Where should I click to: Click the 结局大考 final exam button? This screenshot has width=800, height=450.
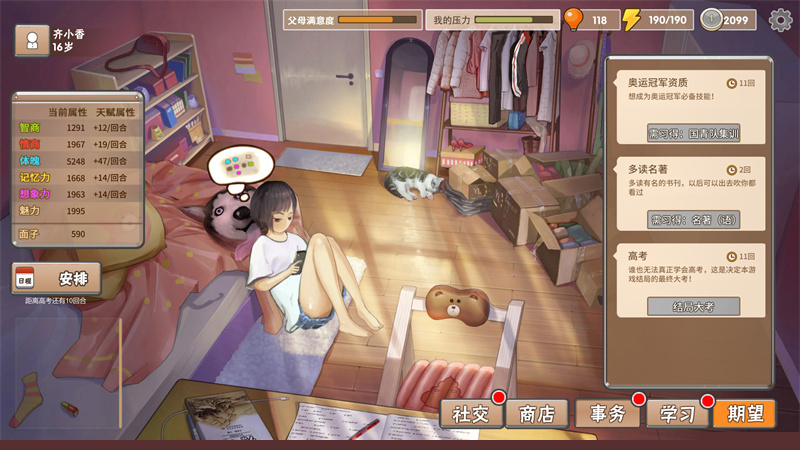click(x=693, y=306)
